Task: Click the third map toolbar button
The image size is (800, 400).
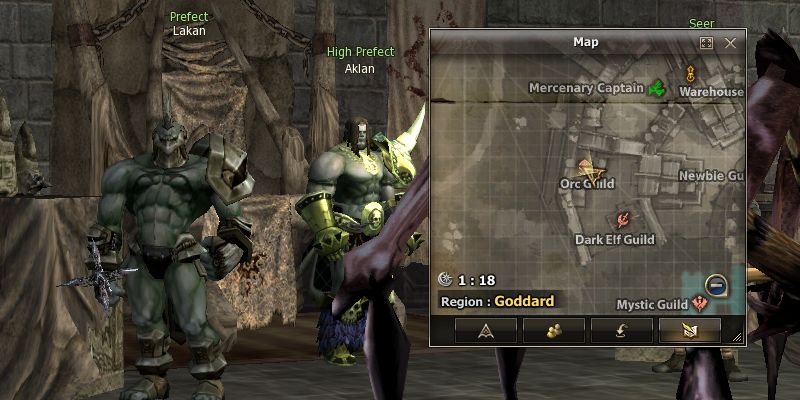Action: point(621,331)
